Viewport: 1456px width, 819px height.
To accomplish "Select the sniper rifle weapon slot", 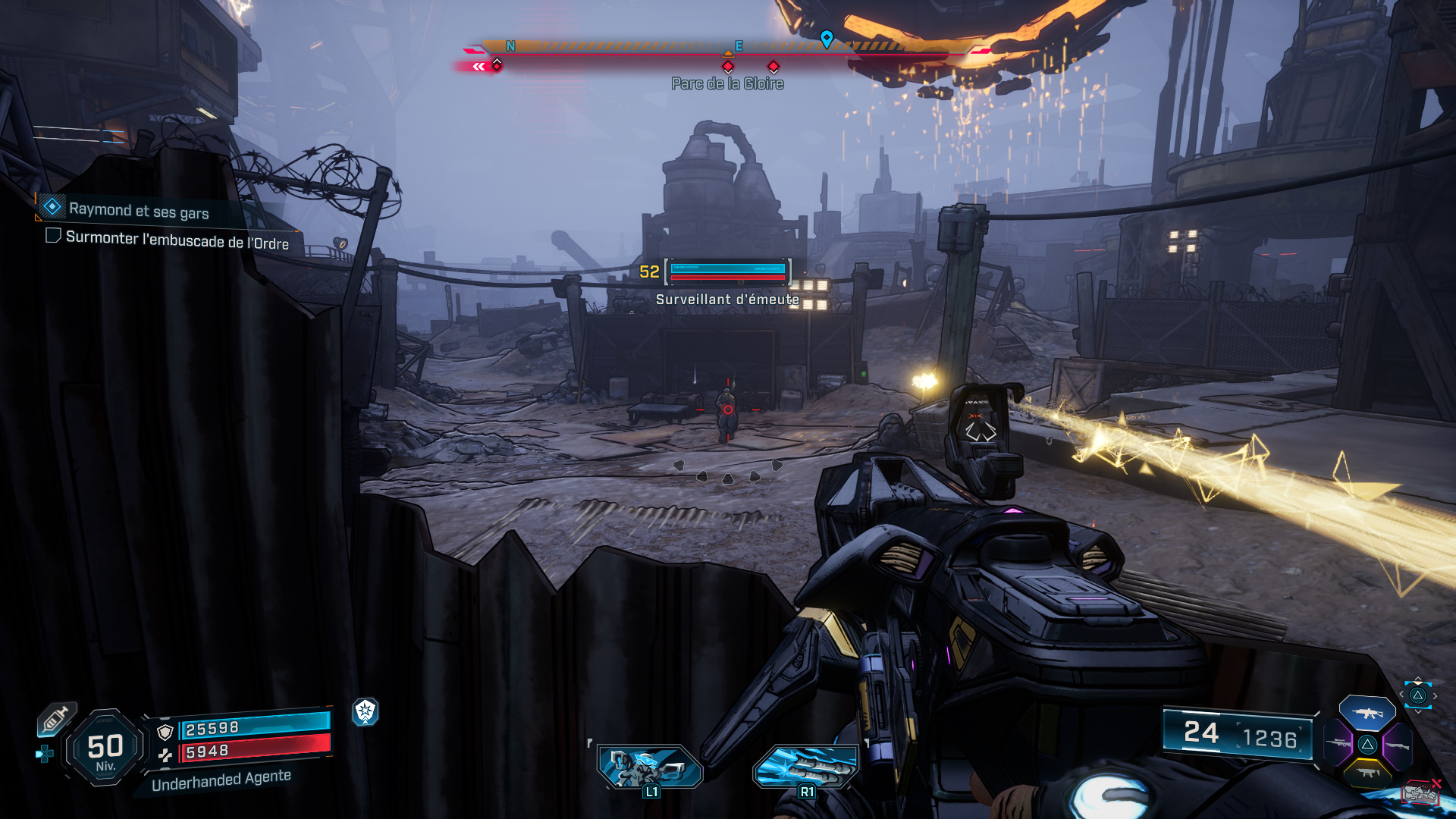I will (x=1338, y=743).
